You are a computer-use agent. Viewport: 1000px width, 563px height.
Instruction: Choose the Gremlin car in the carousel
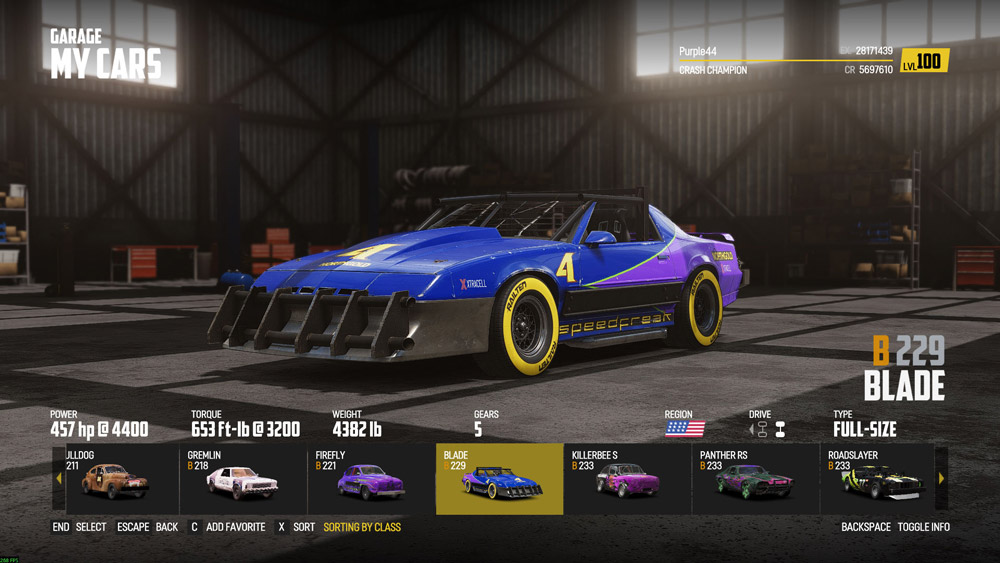243,480
